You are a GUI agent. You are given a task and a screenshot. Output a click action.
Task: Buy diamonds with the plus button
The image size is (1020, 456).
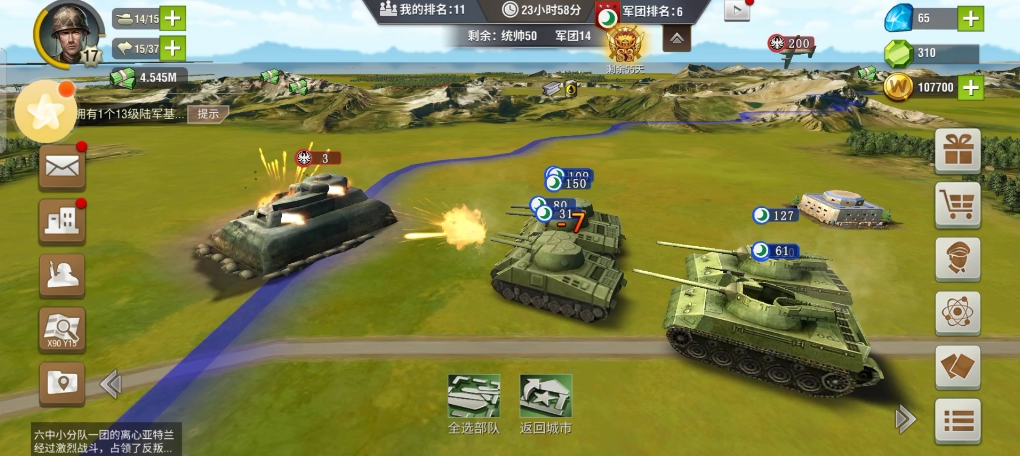[x=970, y=18]
